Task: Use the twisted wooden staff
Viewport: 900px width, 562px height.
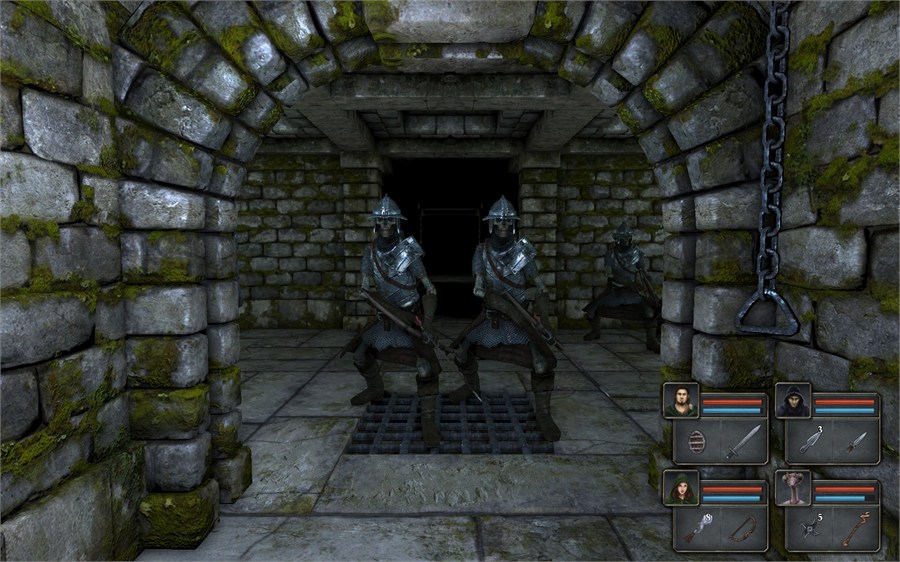Action: pos(855,528)
